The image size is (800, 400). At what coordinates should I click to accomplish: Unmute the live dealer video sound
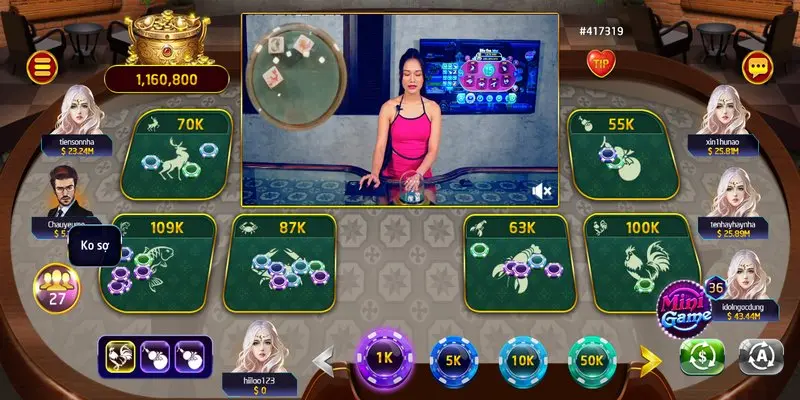pyautogui.click(x=543, y=190)
